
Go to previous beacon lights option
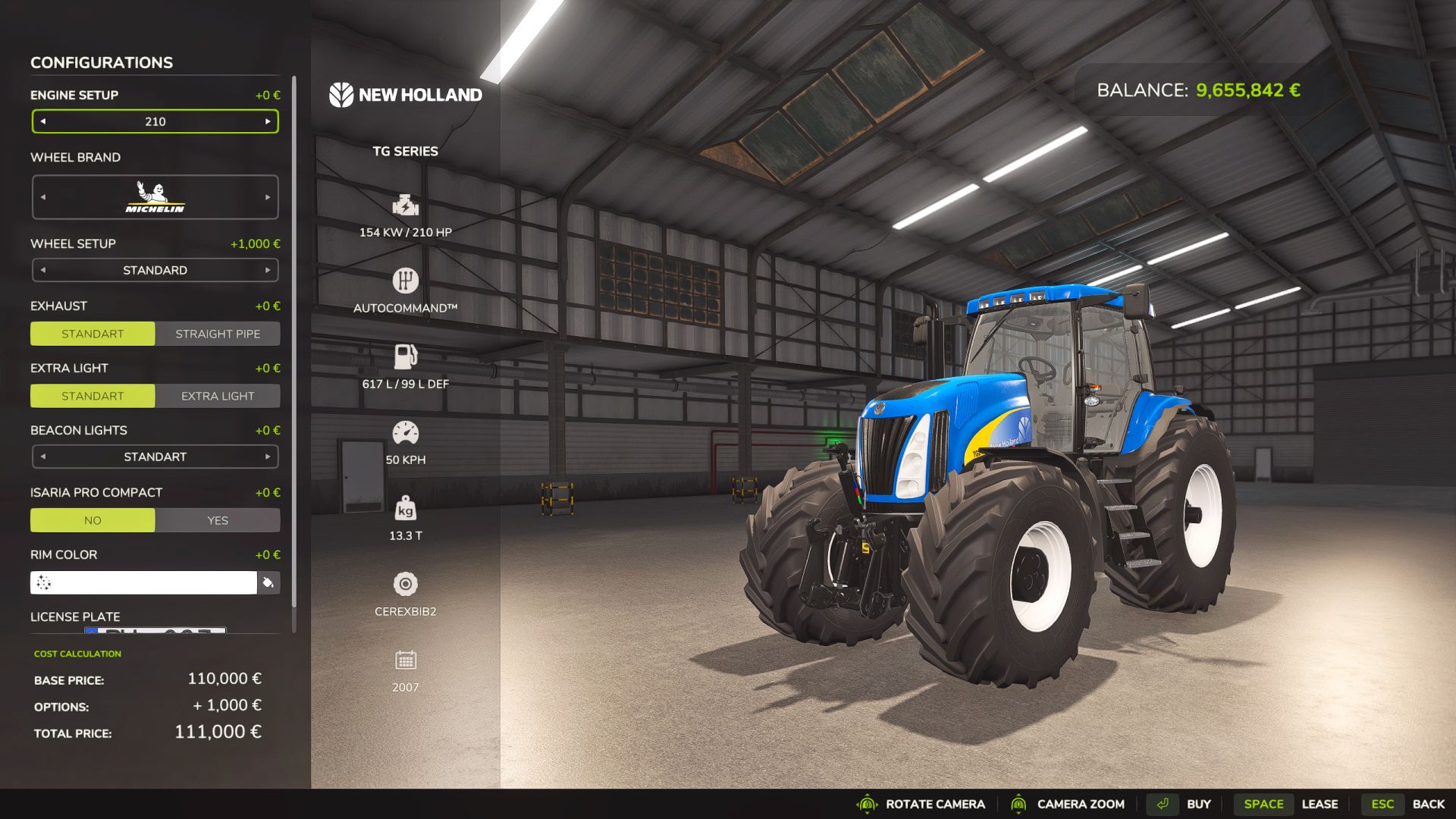point(43,457)
